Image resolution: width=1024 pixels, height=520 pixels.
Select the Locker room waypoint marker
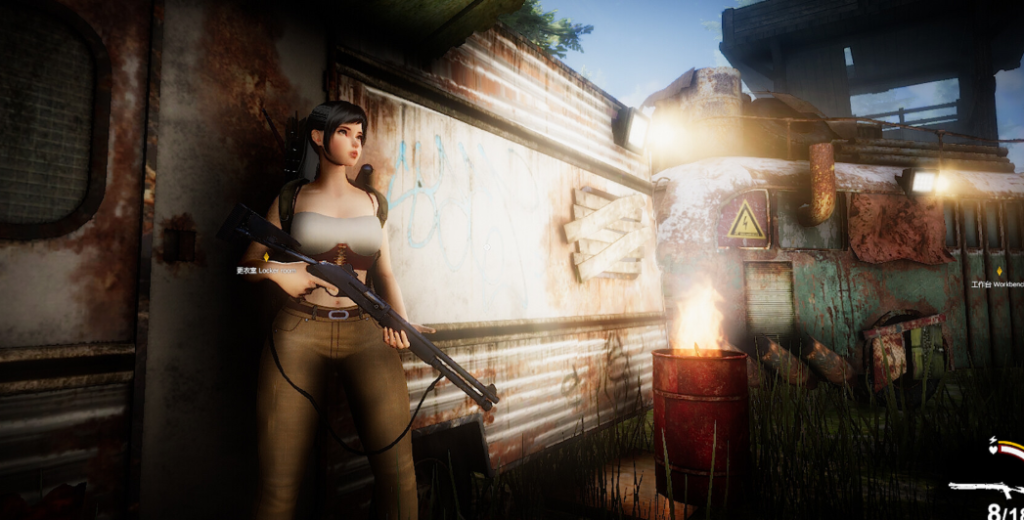pos(266,257)
